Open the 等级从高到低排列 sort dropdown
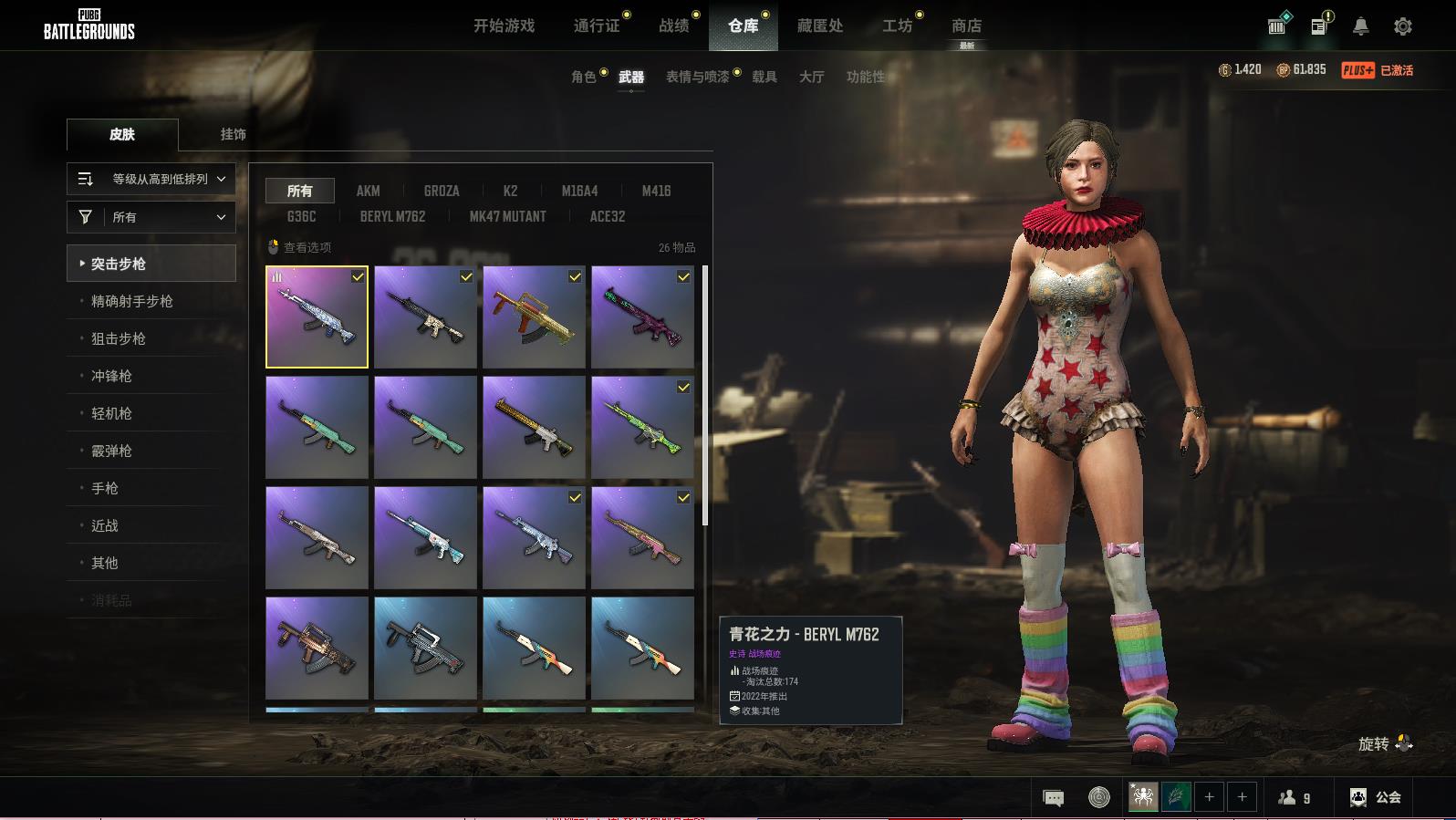 [151, 179]
